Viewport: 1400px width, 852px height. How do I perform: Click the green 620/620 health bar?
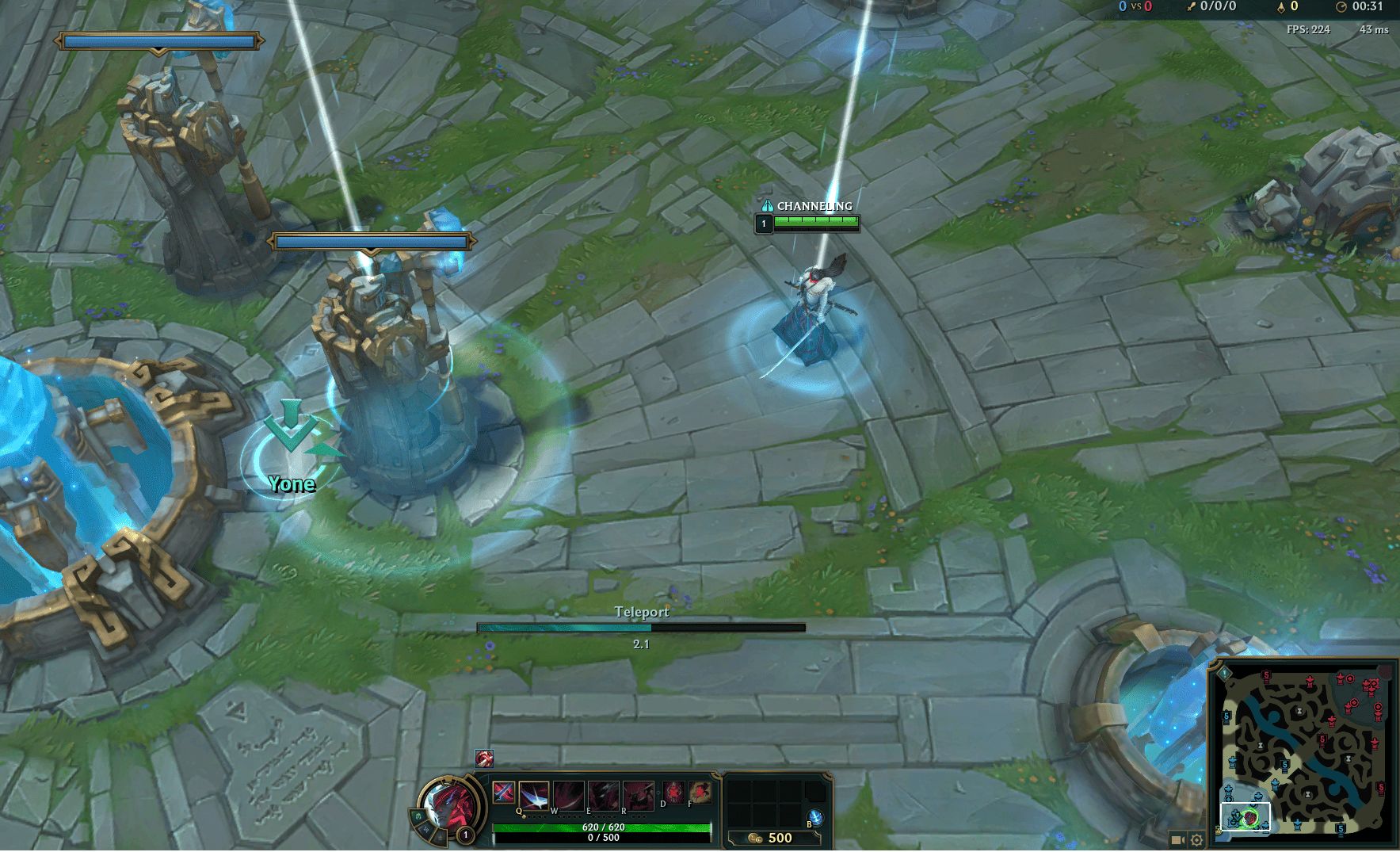pyautogui.click(x=602, y=826)
